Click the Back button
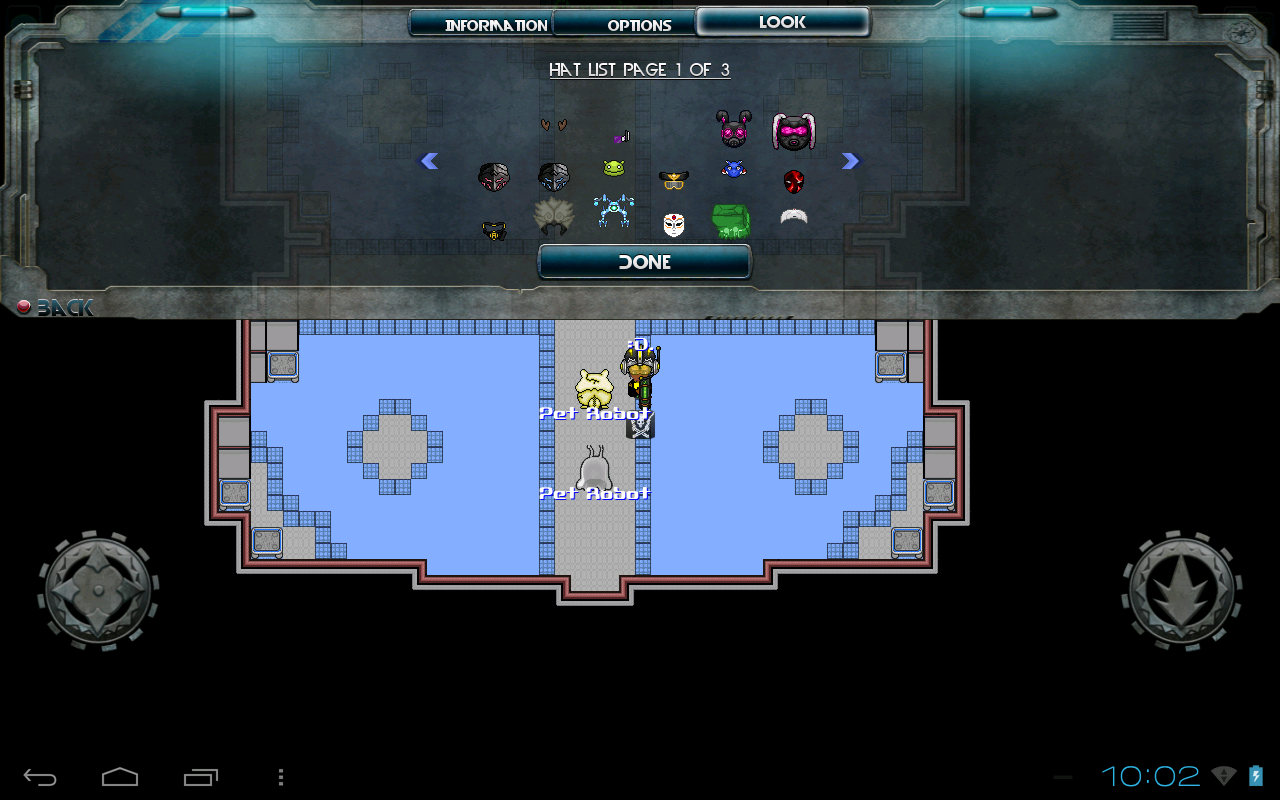The image size is (1280, 800). tap(56, 307)
